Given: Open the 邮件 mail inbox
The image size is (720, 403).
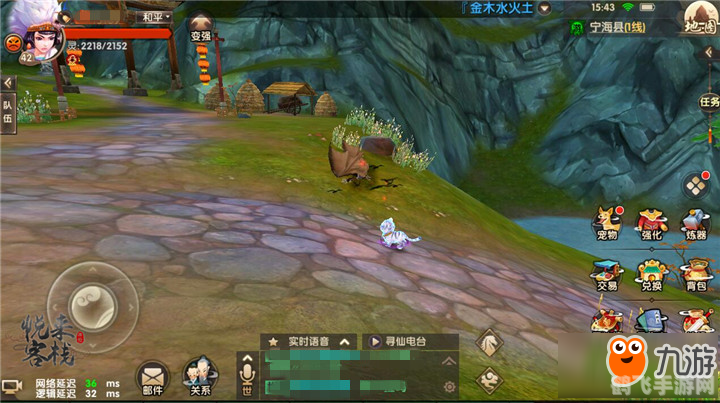Looking at the screenshot, I should (x=152, y=378).
